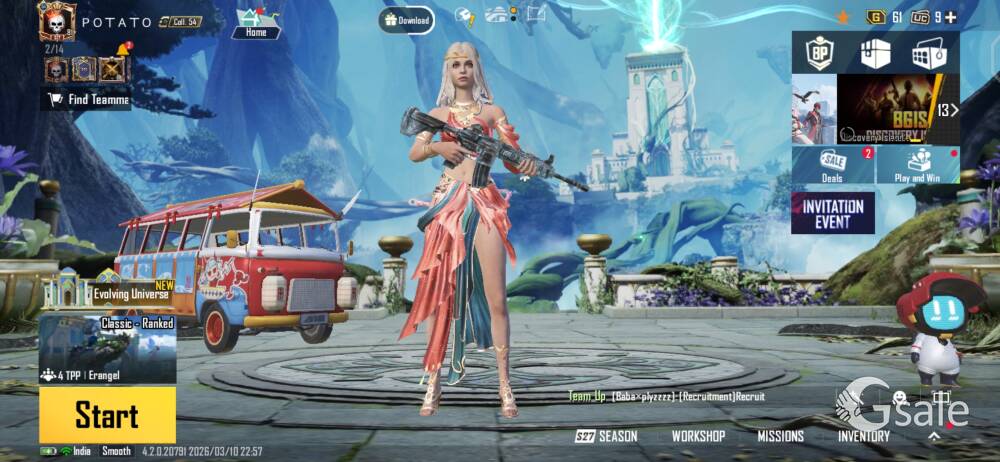This screenshot has width=1000, height=462.
Task: Open the Evolving Universe event
Action: pos(108,290)
